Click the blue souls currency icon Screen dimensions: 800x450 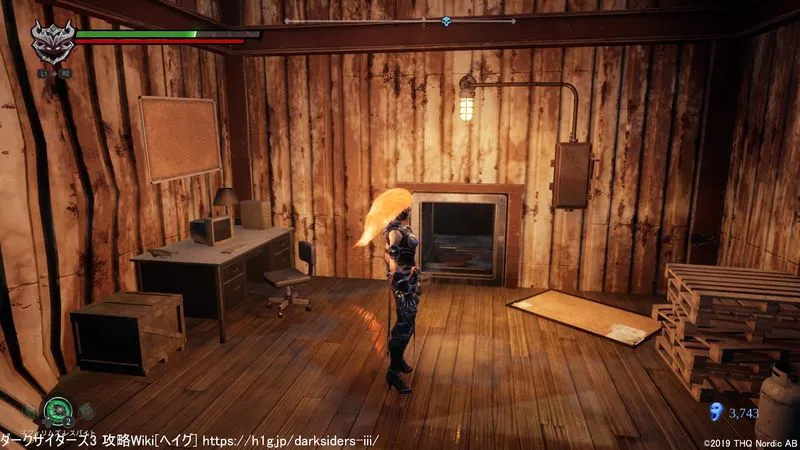(x=713, y=411)
